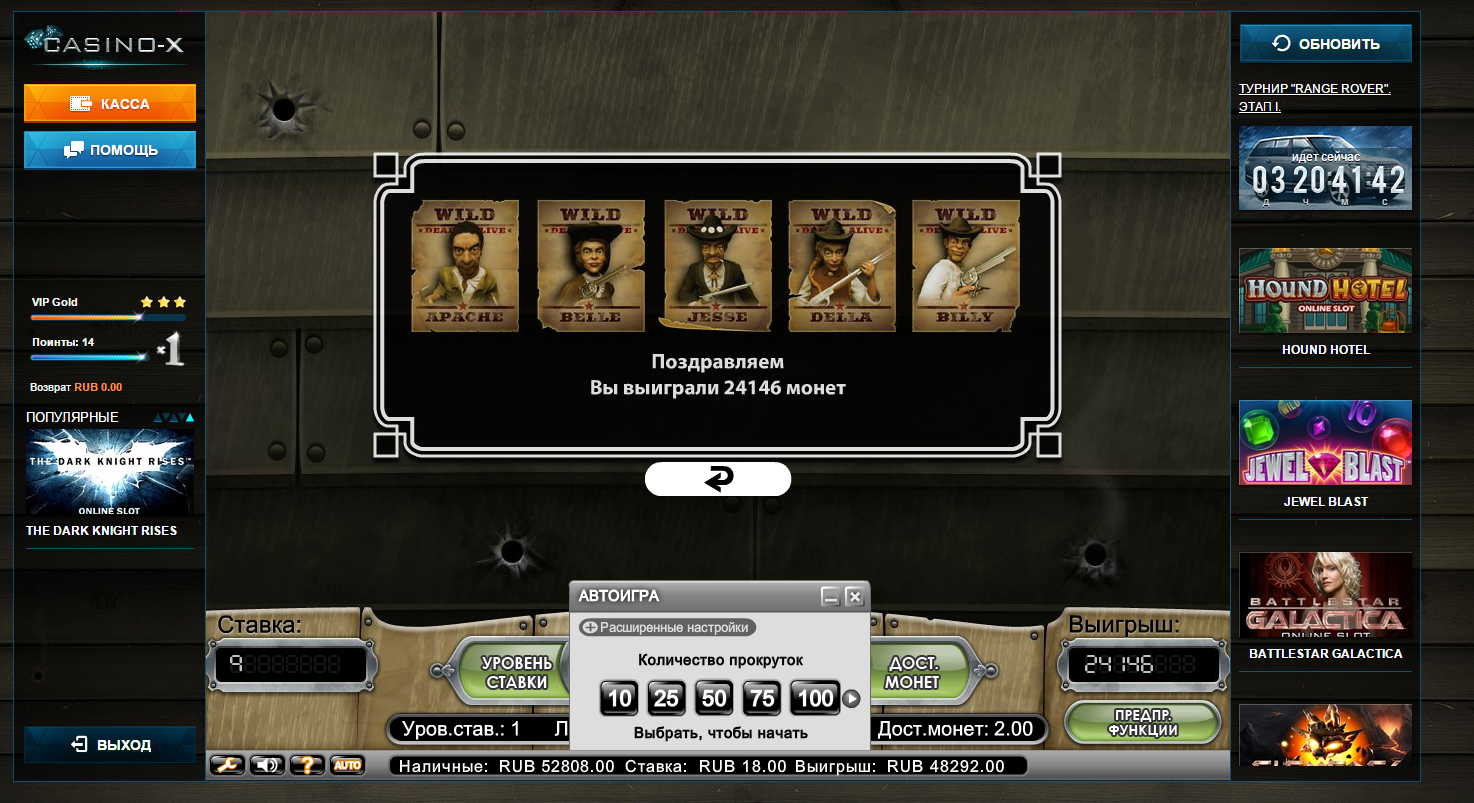The height and width of the screenshot is (803, 1474).
Task: Open The Dark Knight Rises slot
Action: (110, 473)
